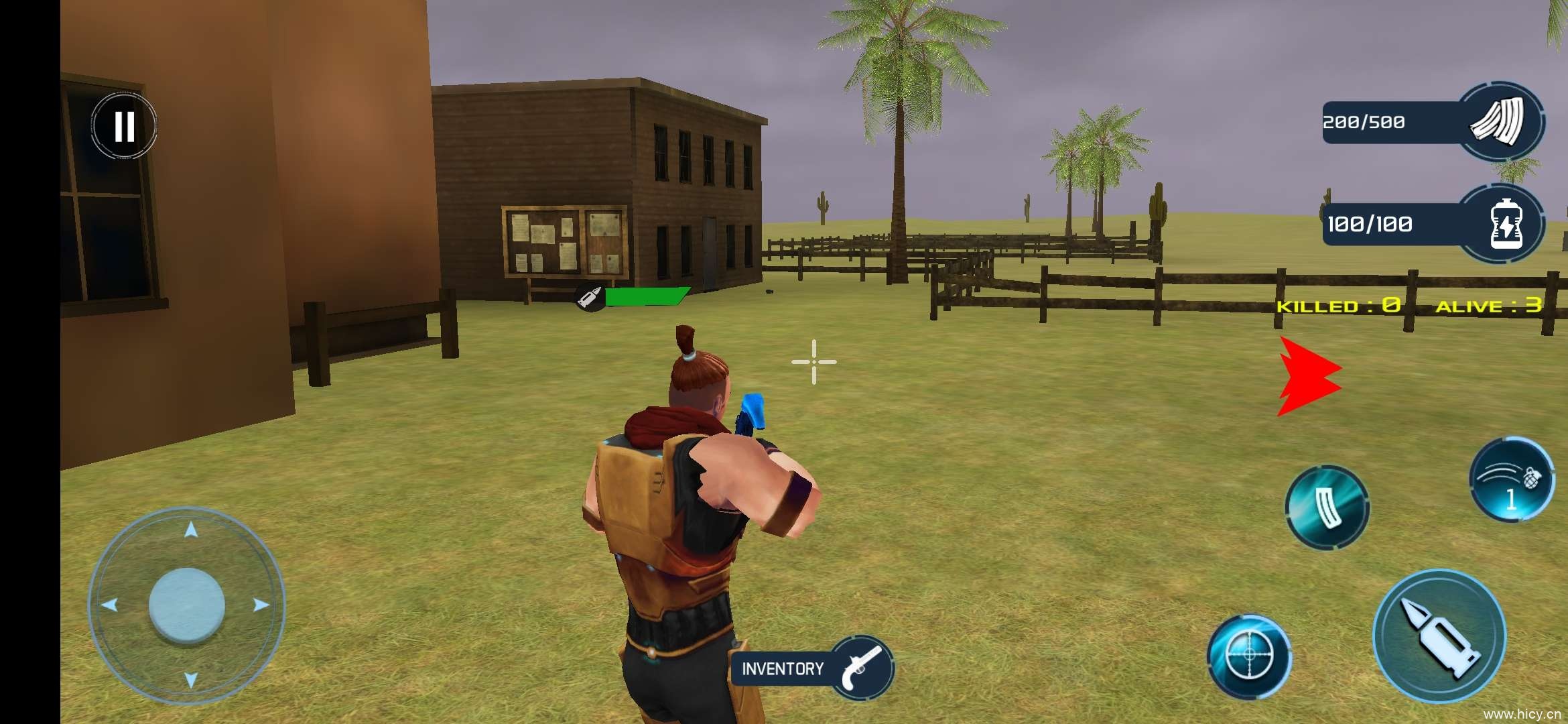
Task: Tap the joystick's left arrow
Action: click(x=110, y=605)
